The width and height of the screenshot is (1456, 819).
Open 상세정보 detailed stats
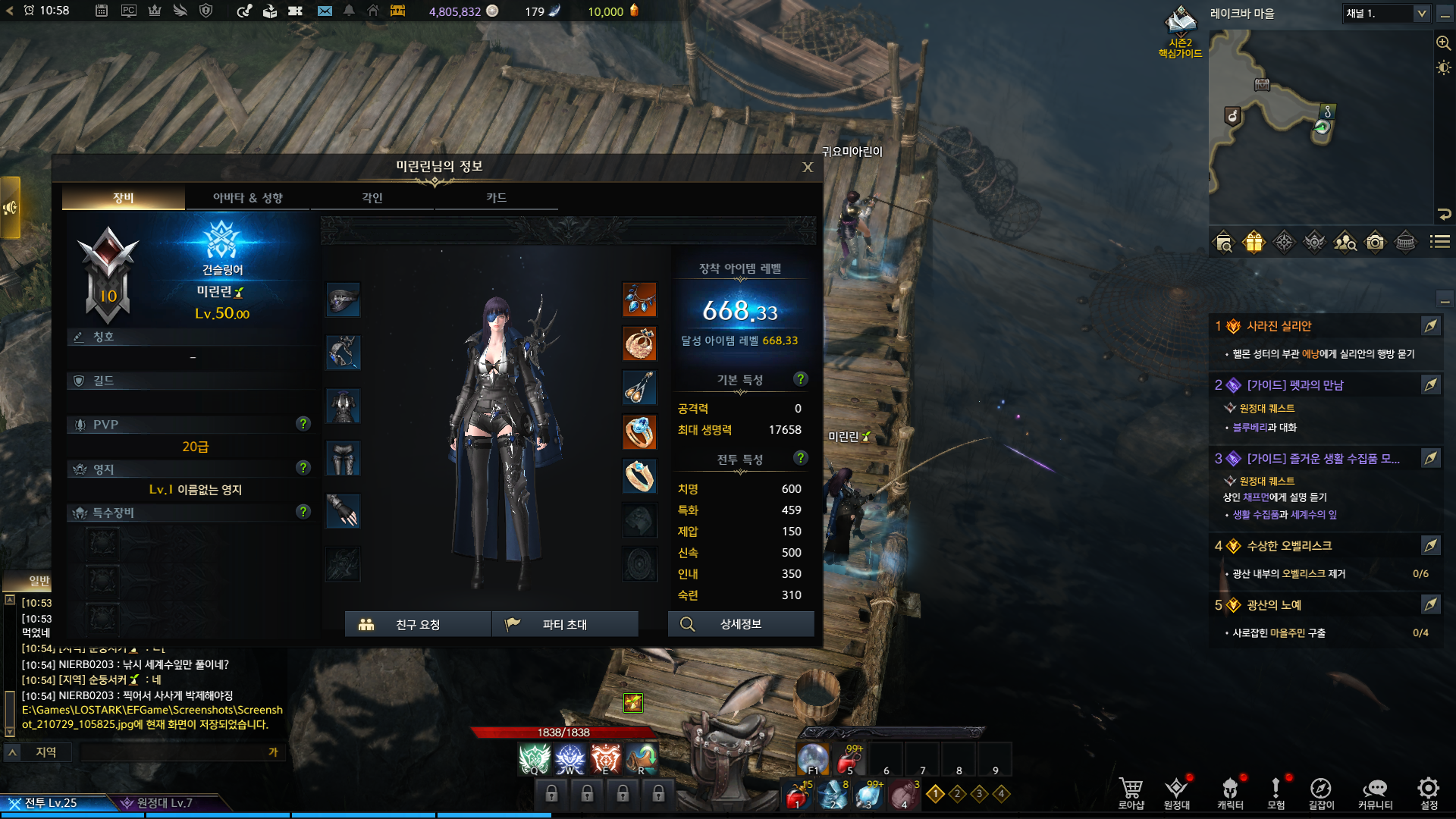pos(741,624)
